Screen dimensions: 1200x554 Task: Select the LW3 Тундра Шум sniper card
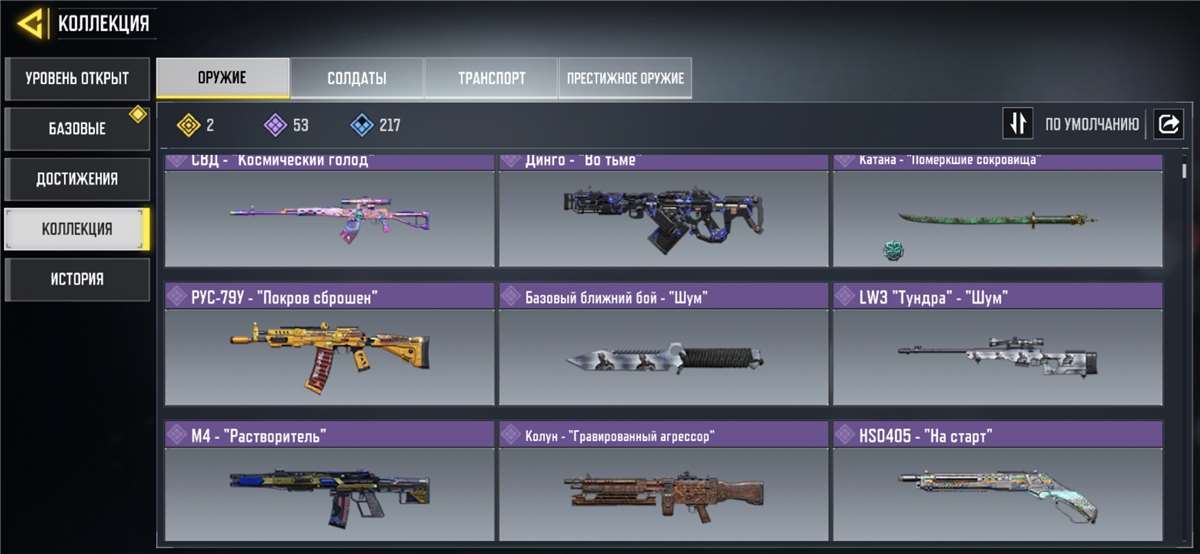point(997,345)
